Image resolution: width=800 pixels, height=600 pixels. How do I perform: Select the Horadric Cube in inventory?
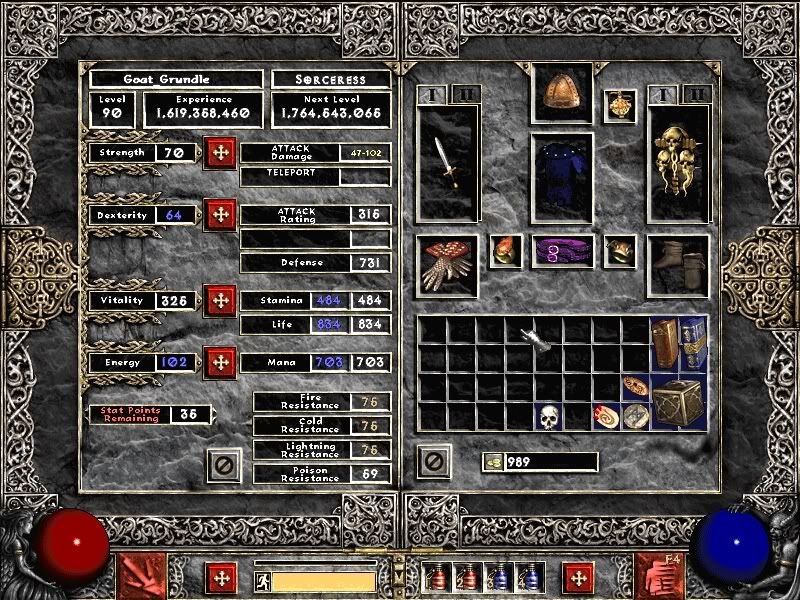[678, 401]
